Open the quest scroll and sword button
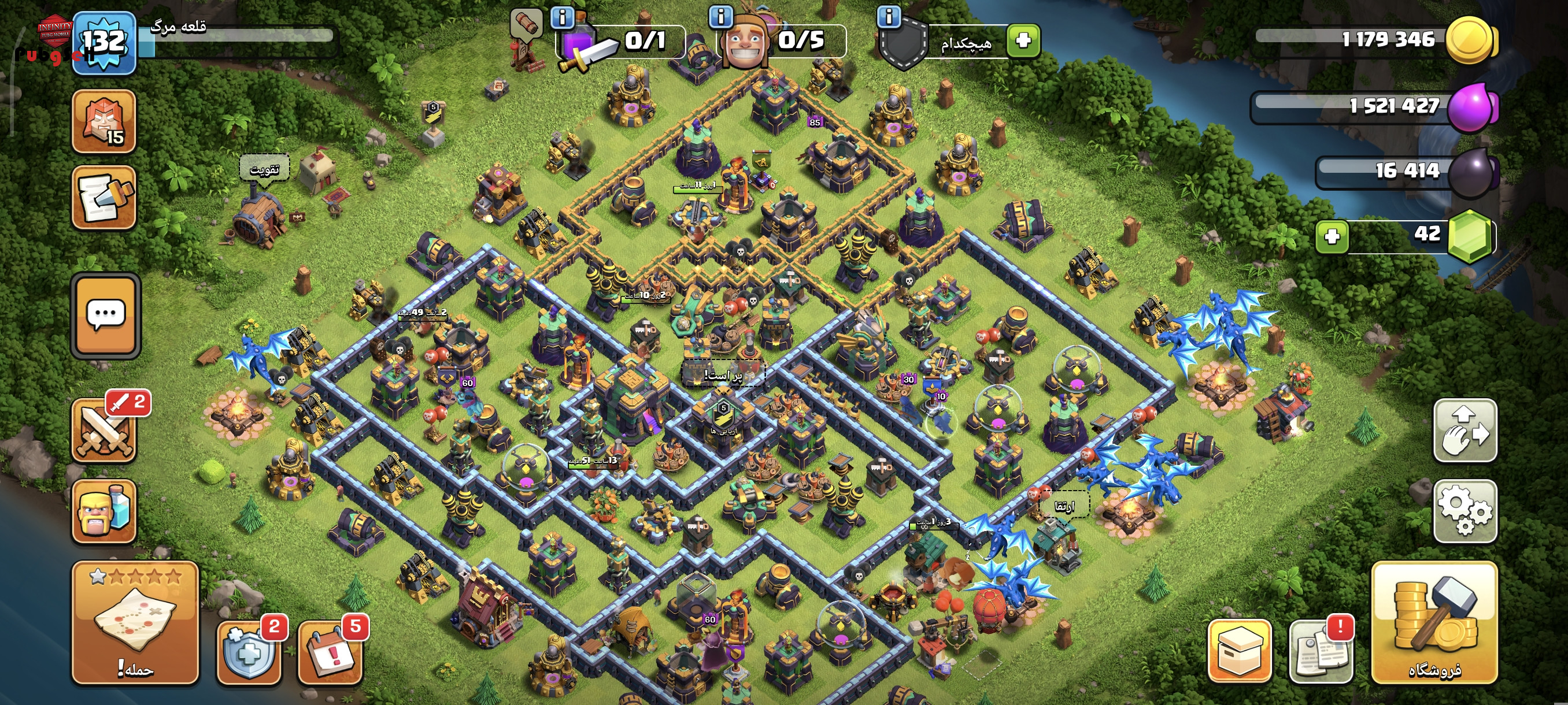The width and height of the screenshot is (1568, 705). click(103, 198)
